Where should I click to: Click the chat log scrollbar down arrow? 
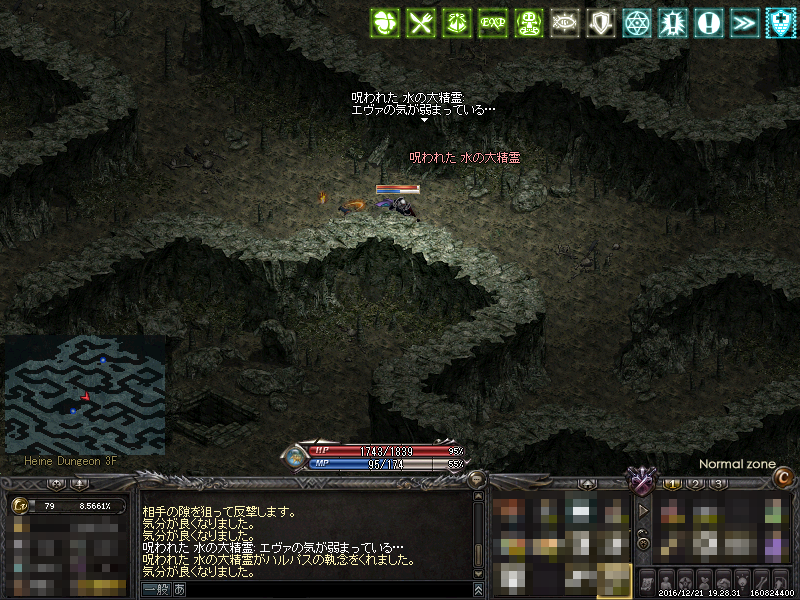click(x=479, y=573)
